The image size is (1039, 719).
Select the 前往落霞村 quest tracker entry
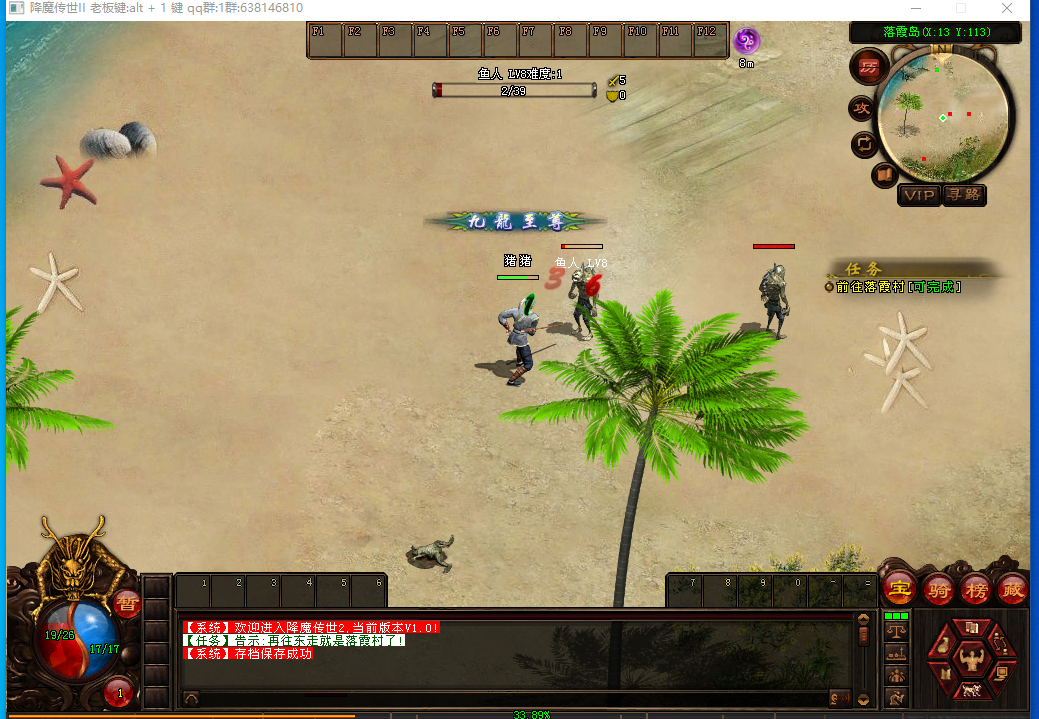tap(899, 287)
